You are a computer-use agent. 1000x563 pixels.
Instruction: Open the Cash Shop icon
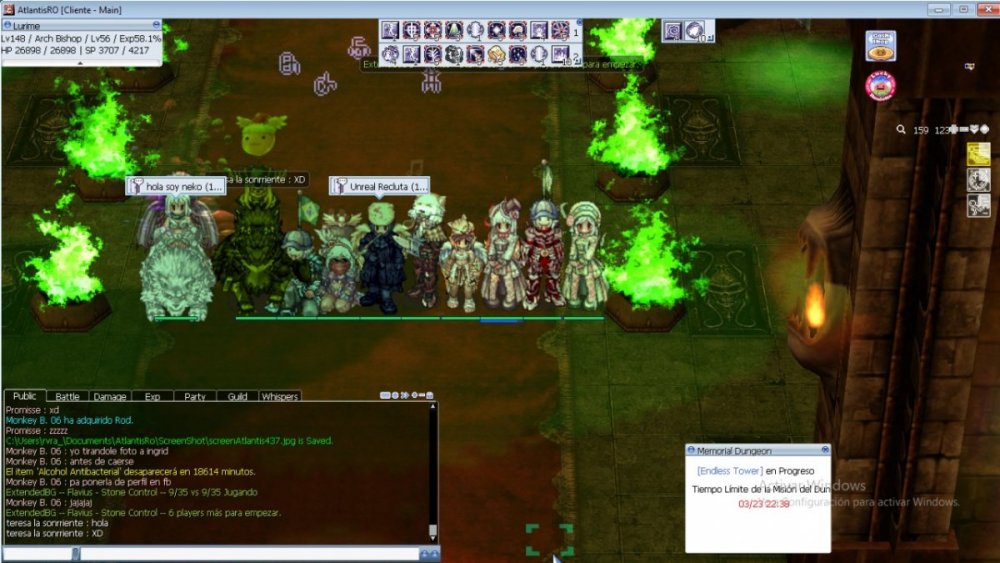(880, 47)
